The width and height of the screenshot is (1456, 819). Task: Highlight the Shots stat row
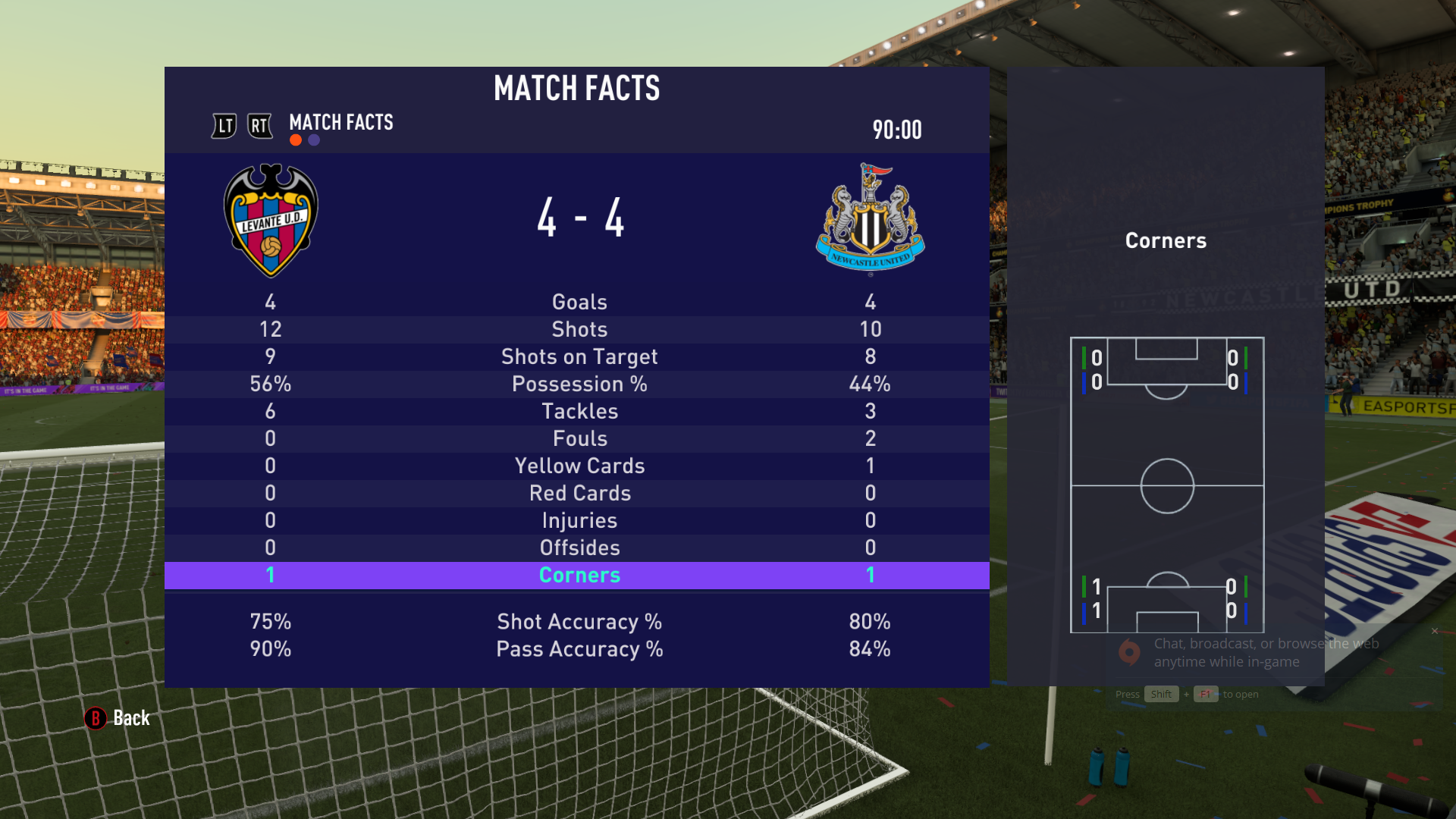coord(579,329)
